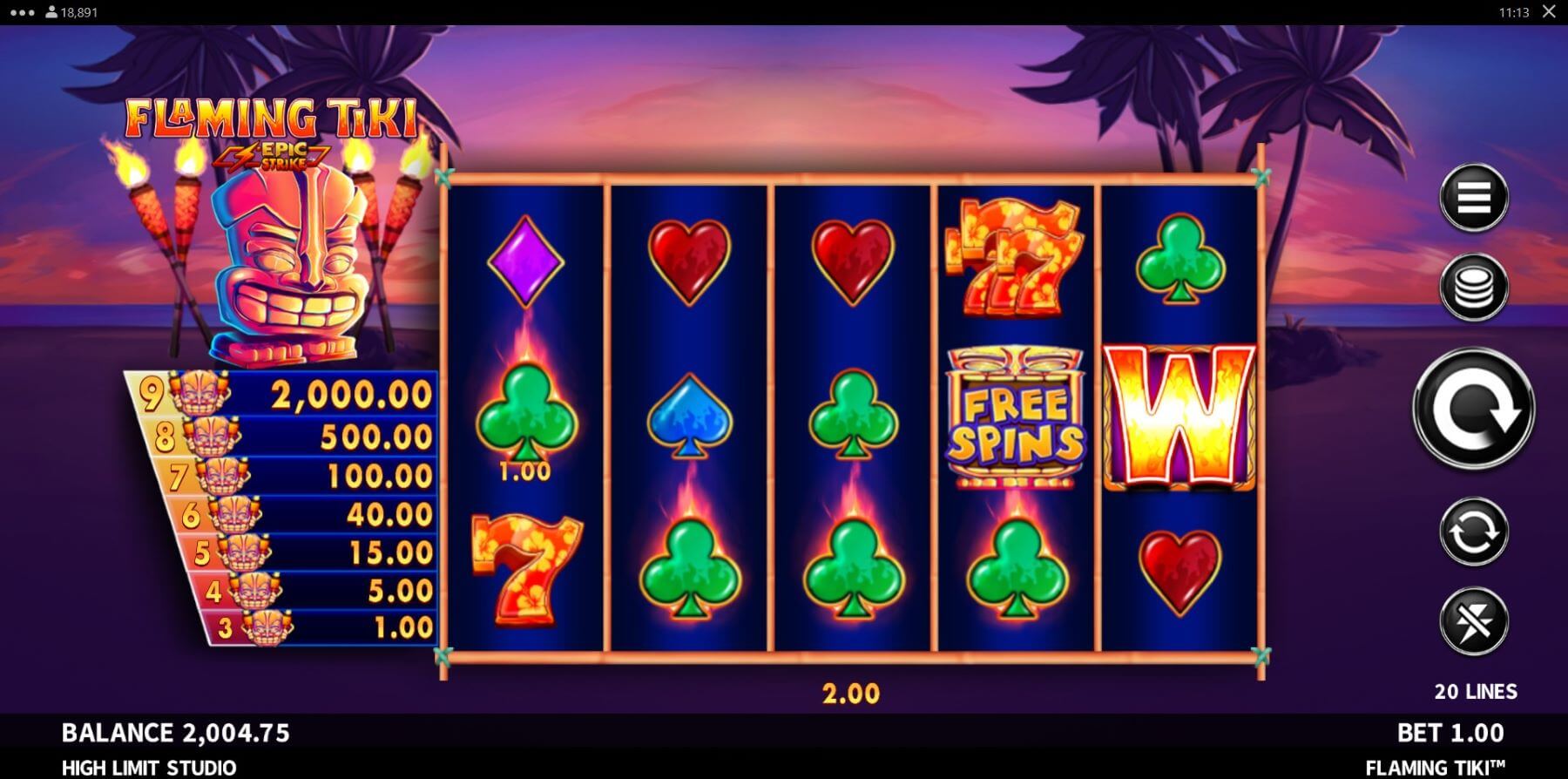Open the coin stack bet settings
This screenshot has width=1568, height=779.
pos(1473,288)
